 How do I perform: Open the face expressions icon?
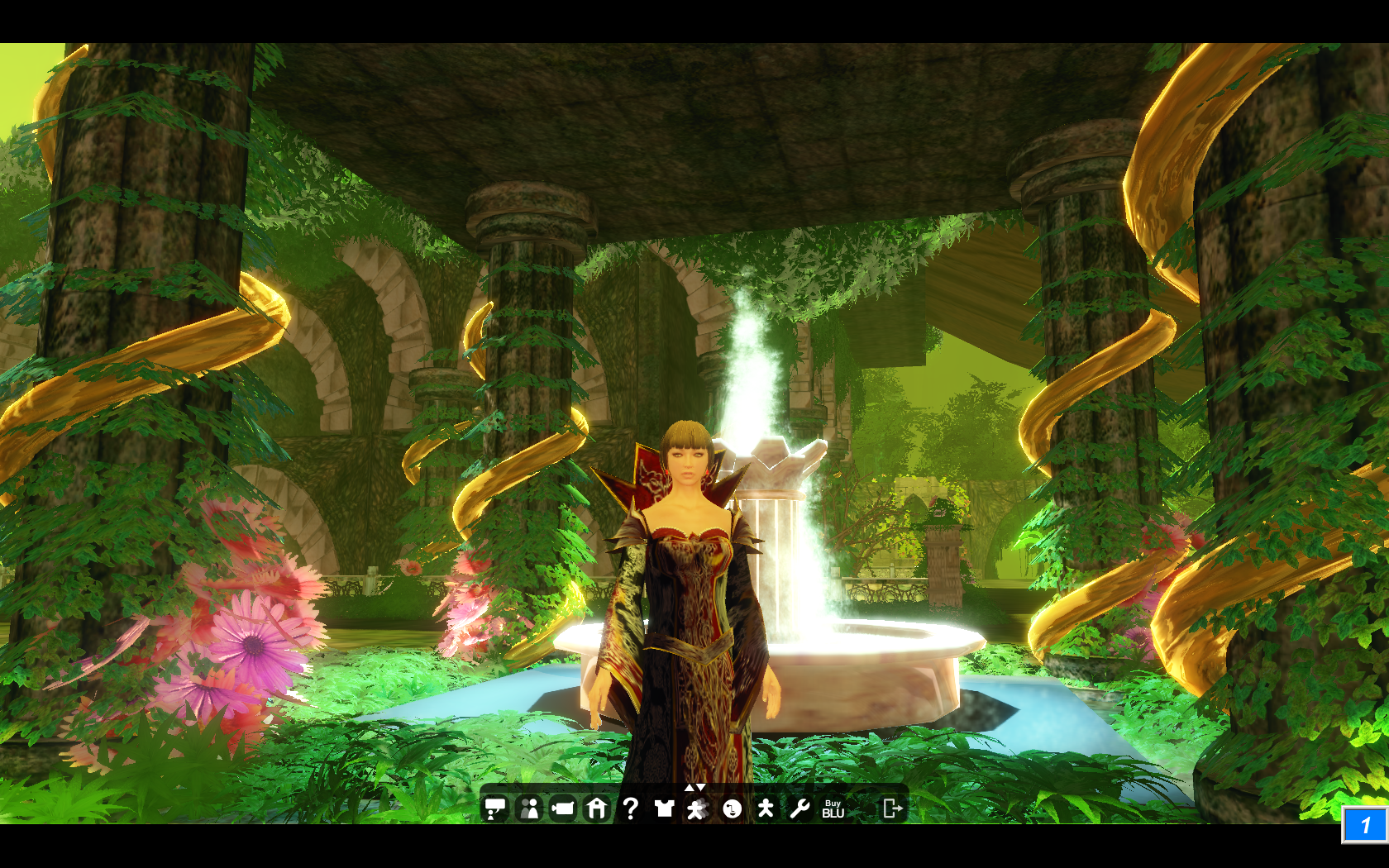pyautogui.click(x=732, y=808)
